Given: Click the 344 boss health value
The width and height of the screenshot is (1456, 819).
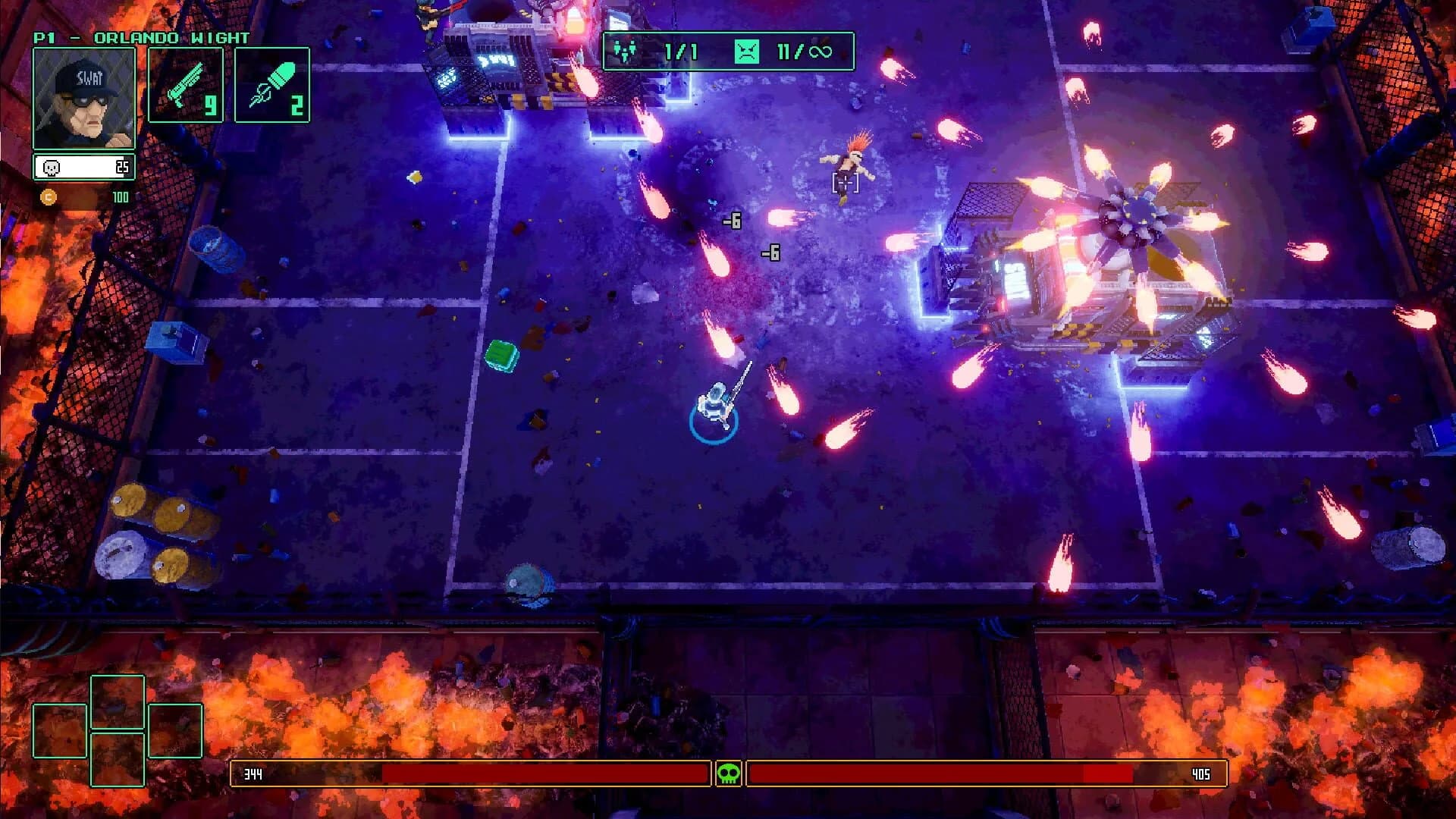Looking at the screenshot, I should 253,774.
